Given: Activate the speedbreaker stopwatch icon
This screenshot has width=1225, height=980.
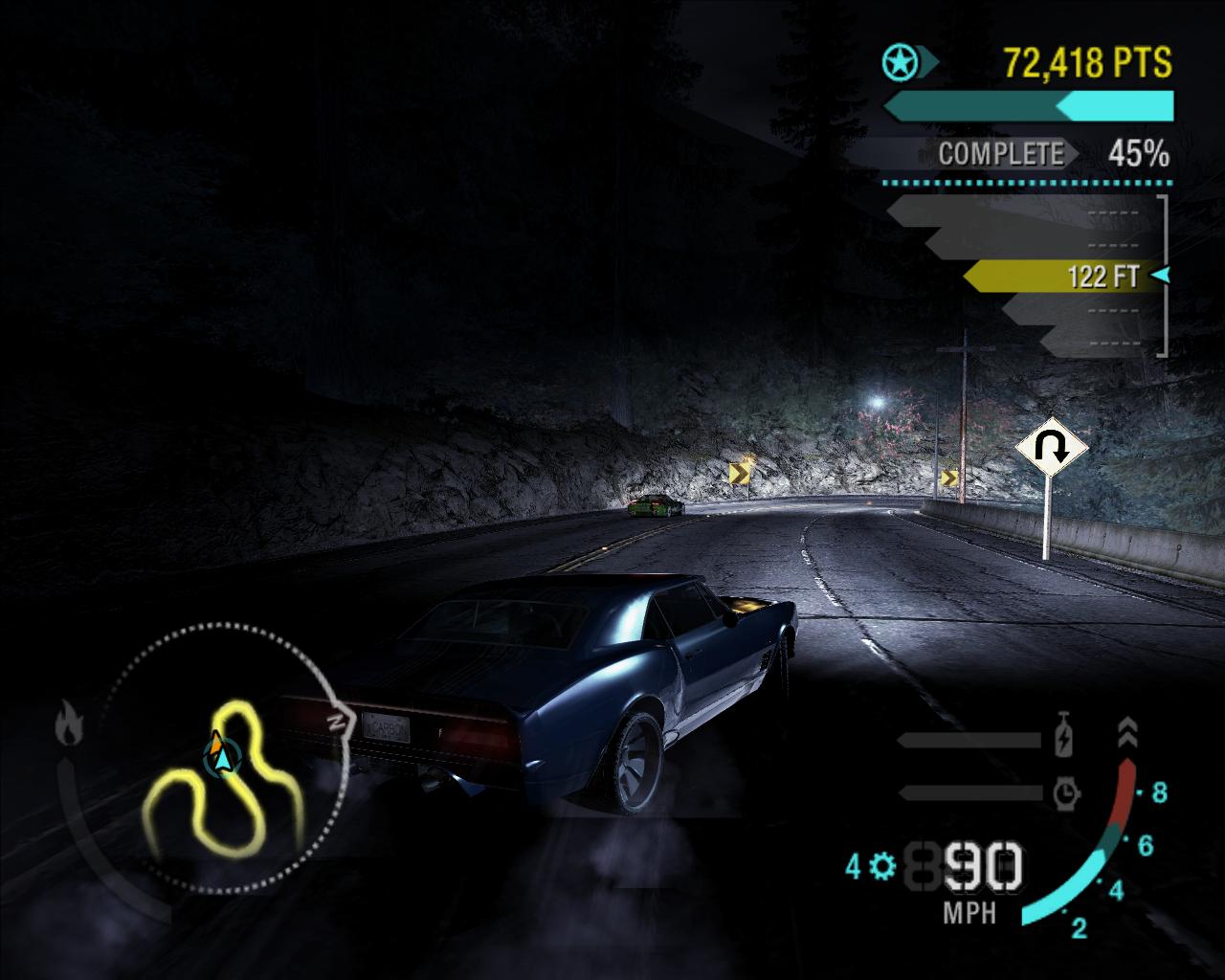Looking at the screenshot, I should tap(1066, 792).
